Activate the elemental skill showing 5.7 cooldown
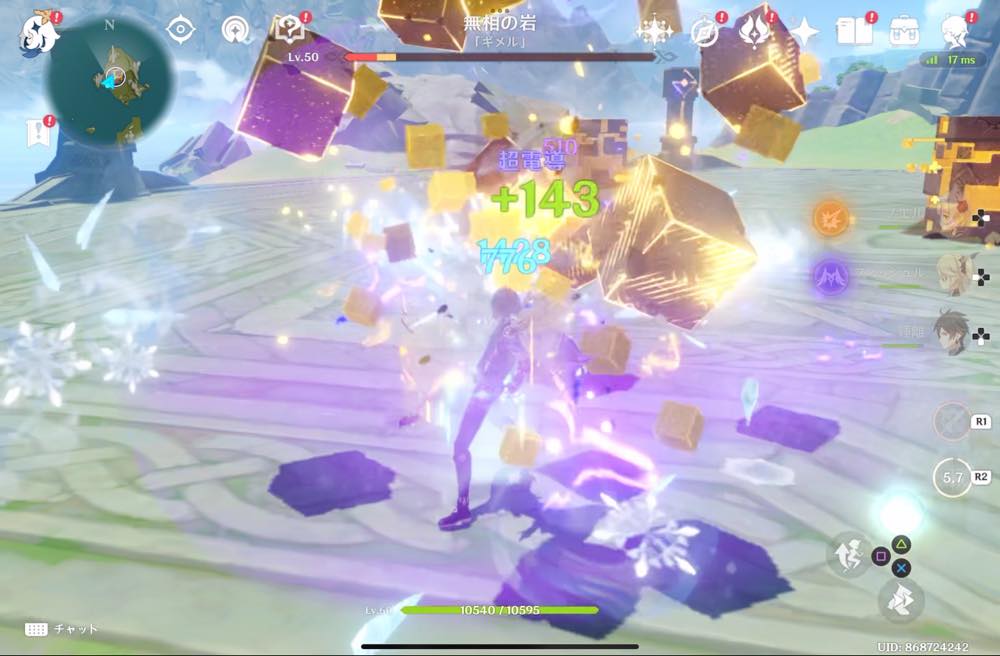The image size is (1000, 656). [x=952, y=478]
